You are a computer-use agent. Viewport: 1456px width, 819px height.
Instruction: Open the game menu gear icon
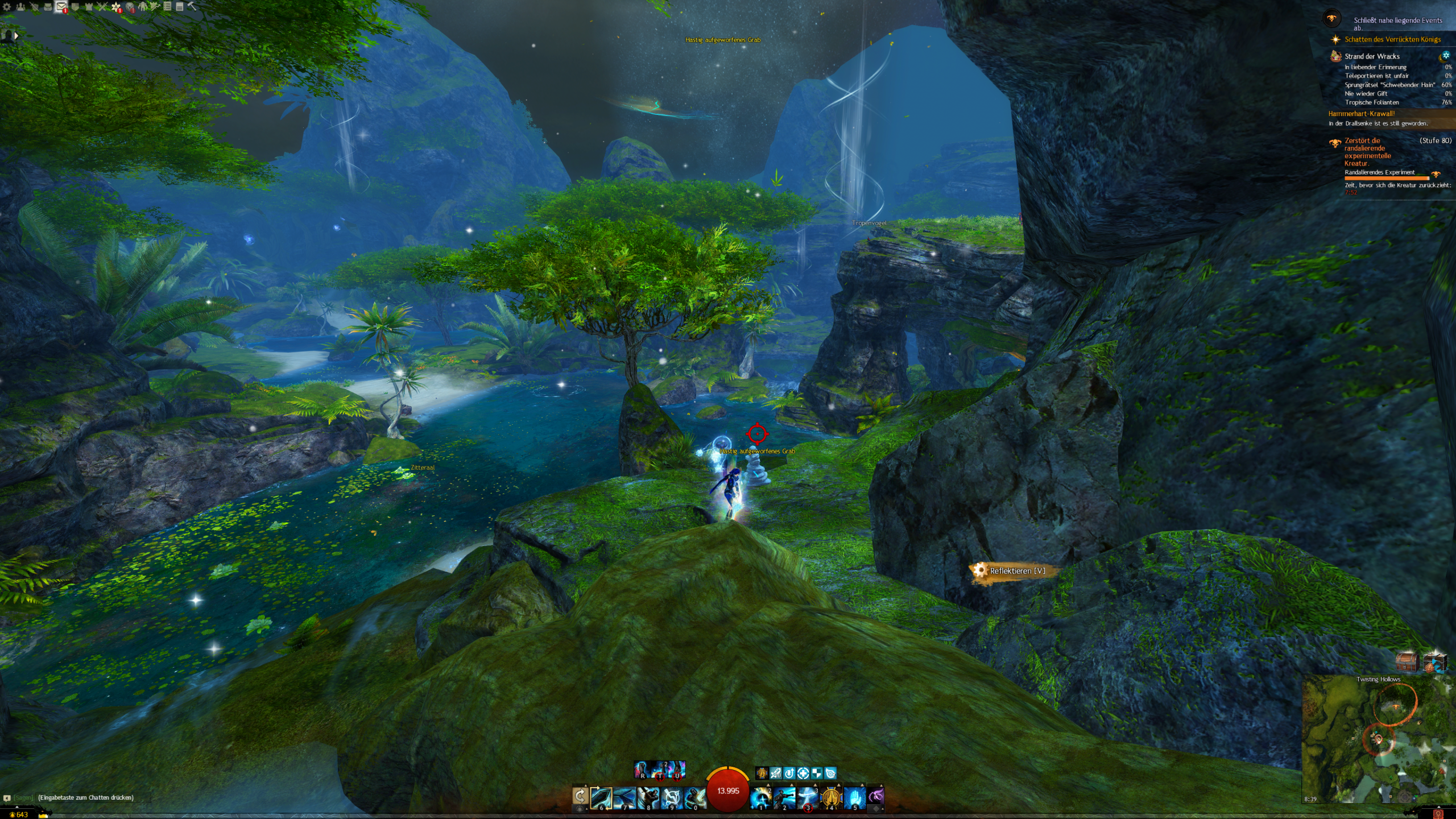[7, 7]
